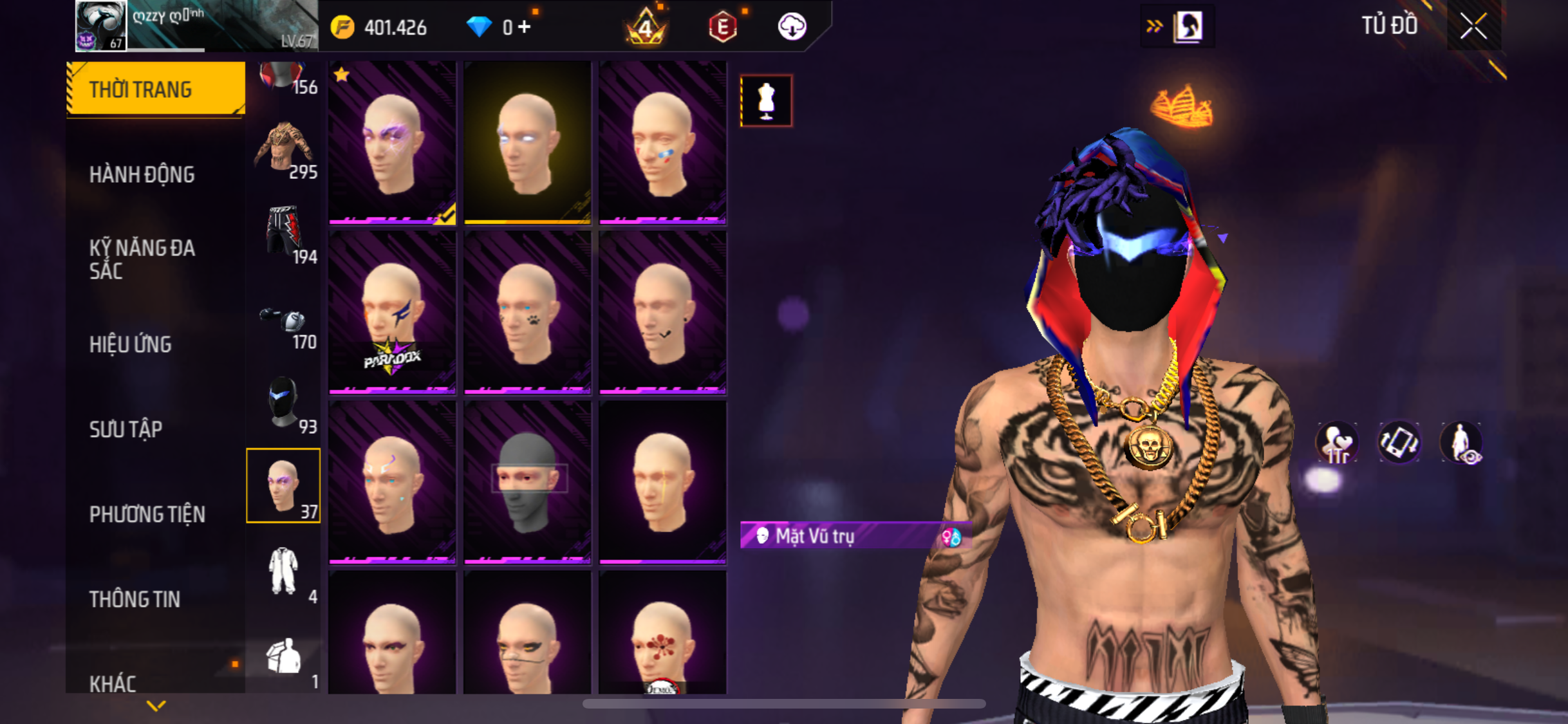The image size is (1568, 724).
Task: Select the Paradox face paint
Action: point(392,313)
